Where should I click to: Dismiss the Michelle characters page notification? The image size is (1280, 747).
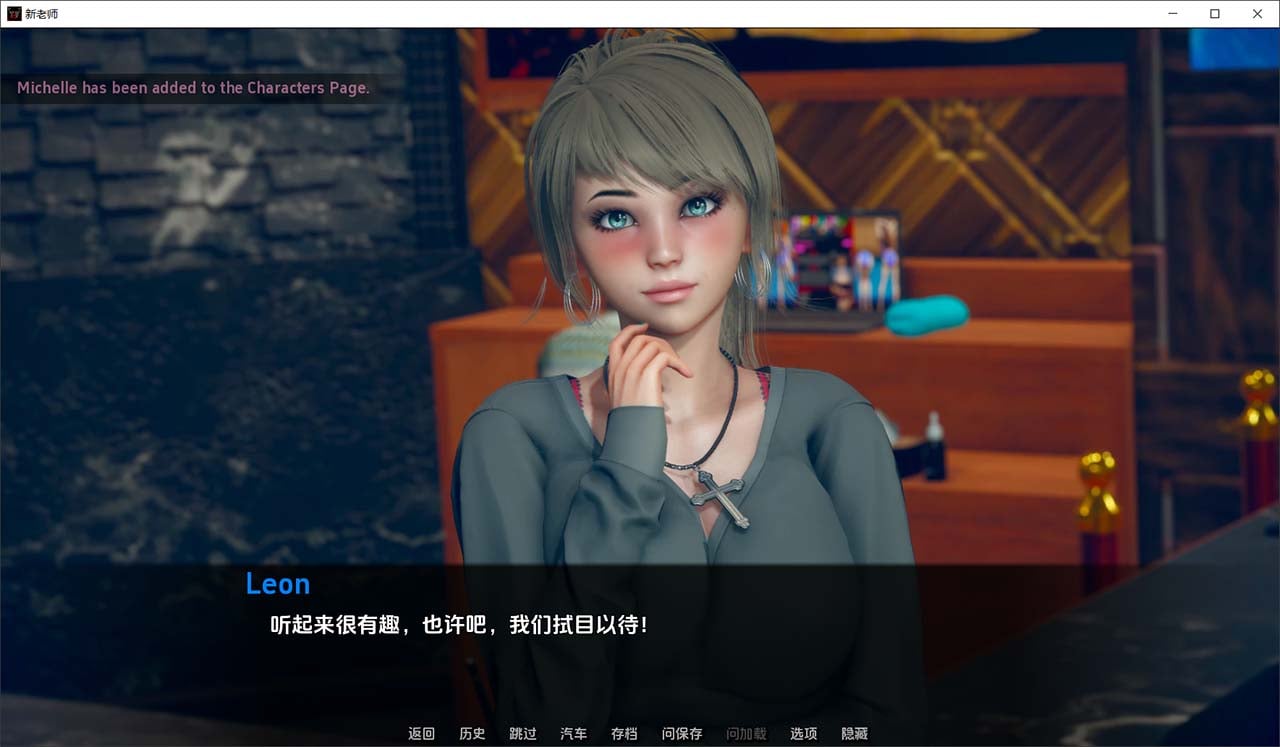(x=192, y=88)
